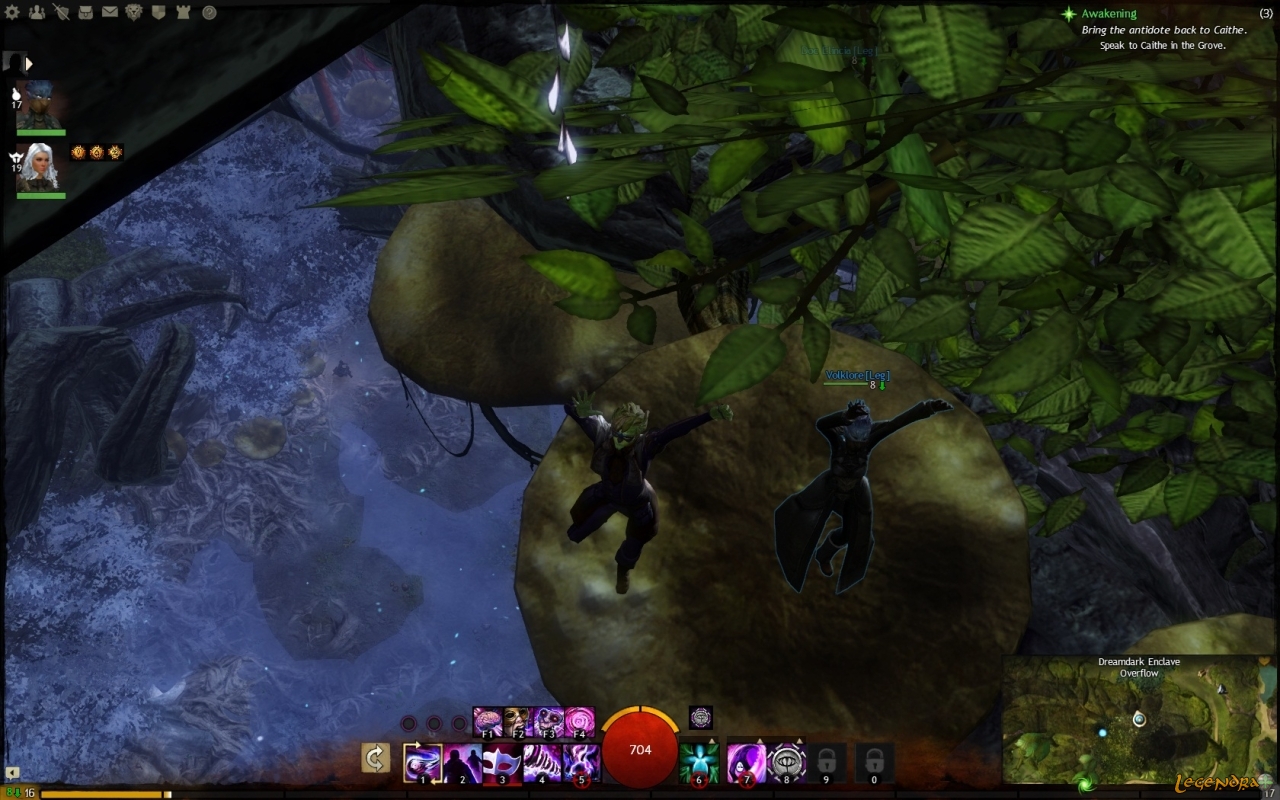Use the brain shatter skill F1
Image resolution: width=1280 pixels, height=800 pixels.
488,721
